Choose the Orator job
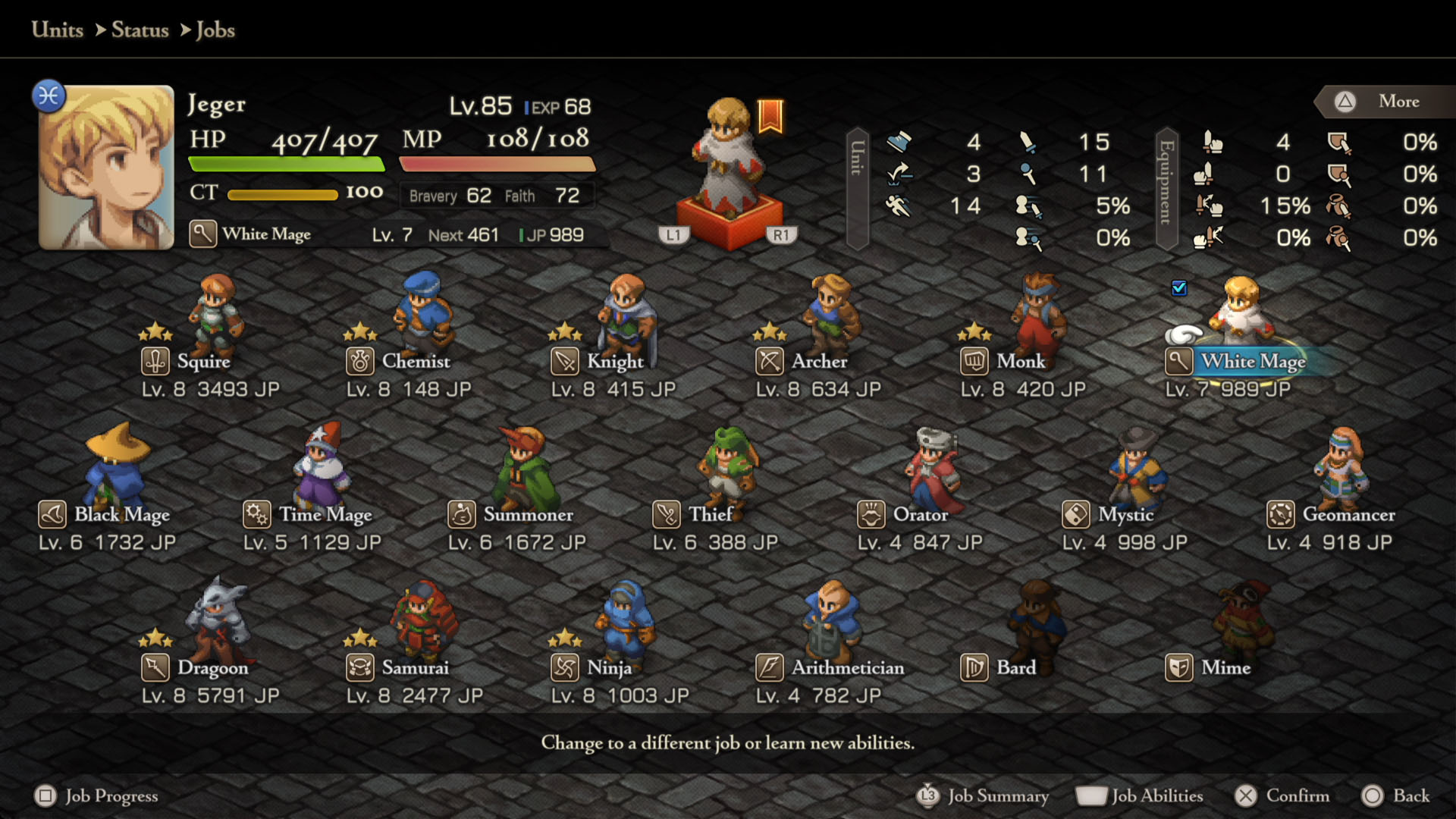This screenshot has height=819, width=1456. tap(920, 515)
